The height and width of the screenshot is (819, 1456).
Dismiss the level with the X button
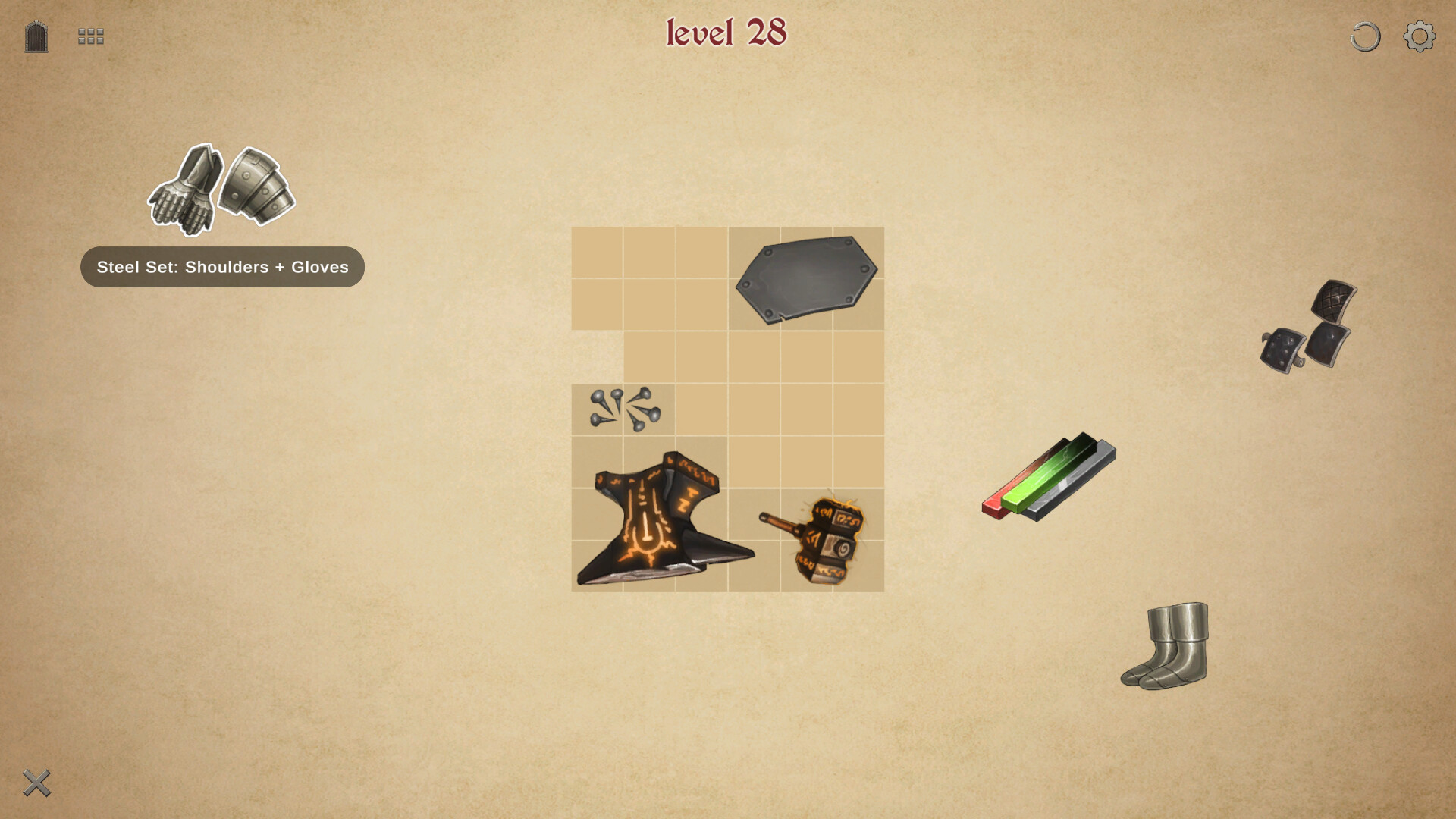click(x=36, y=783)
